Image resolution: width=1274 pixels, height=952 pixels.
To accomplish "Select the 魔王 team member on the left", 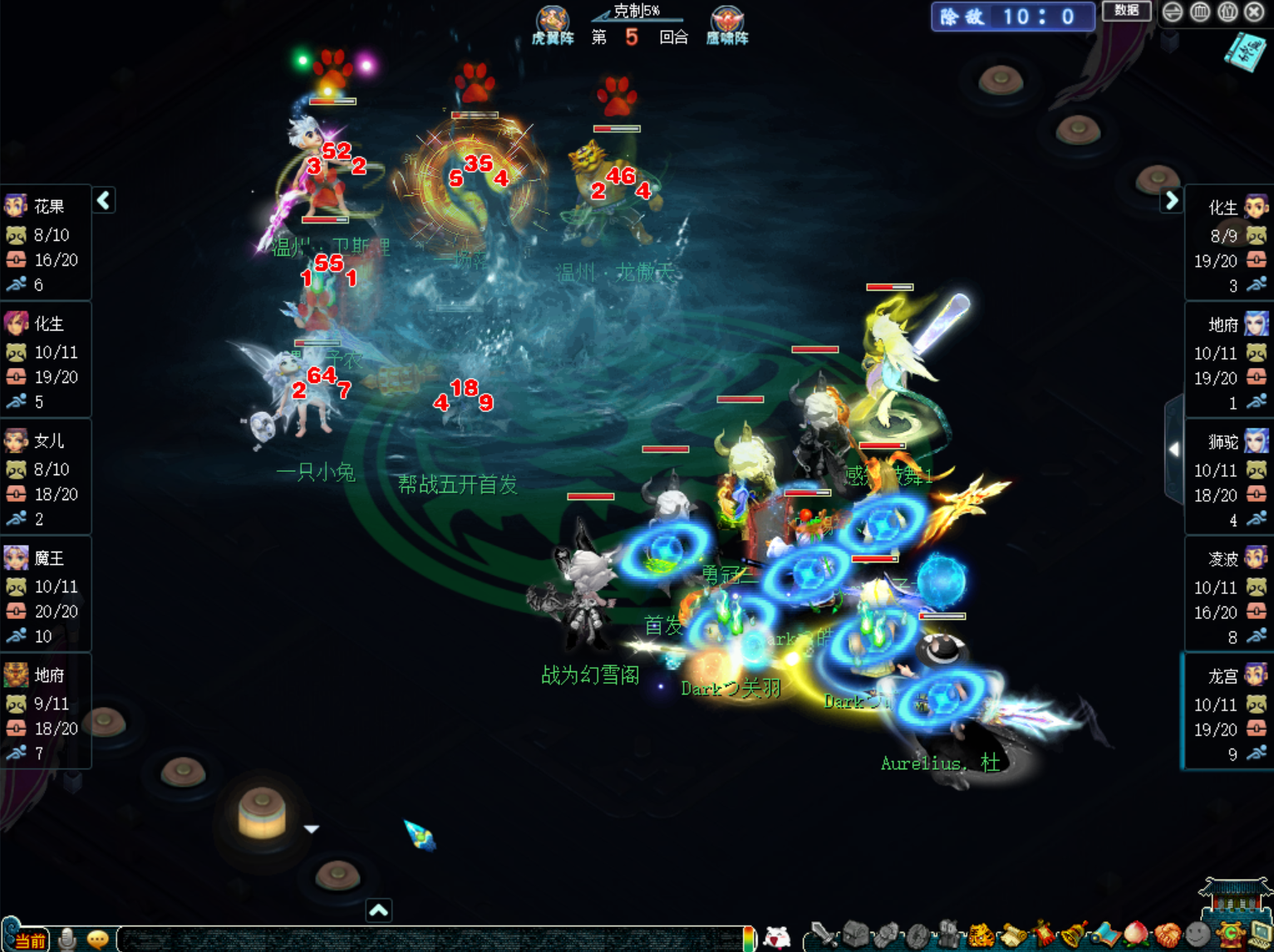I will (x=46, y=596).
